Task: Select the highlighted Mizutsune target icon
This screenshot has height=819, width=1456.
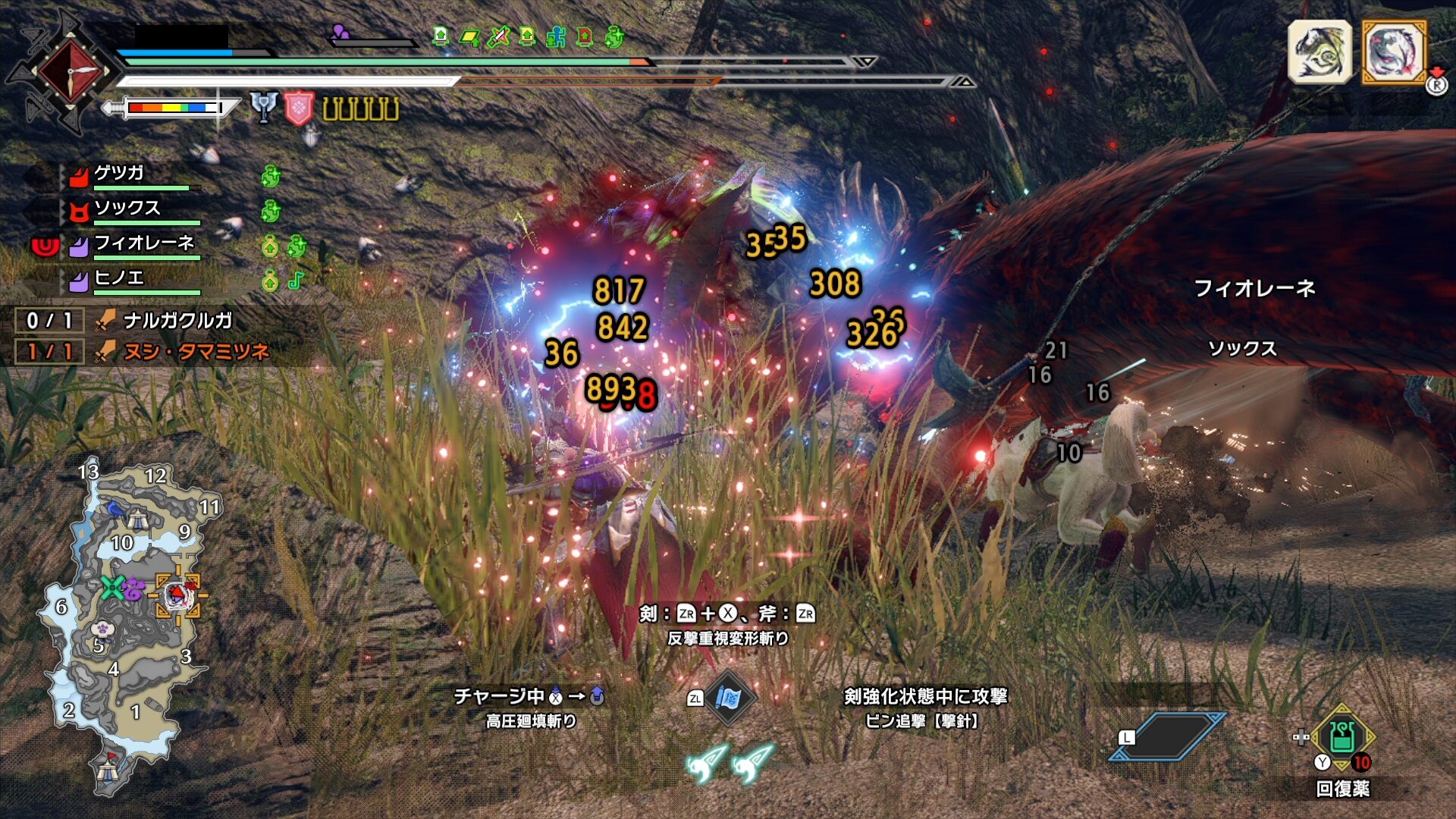Action: (1394, 52)
